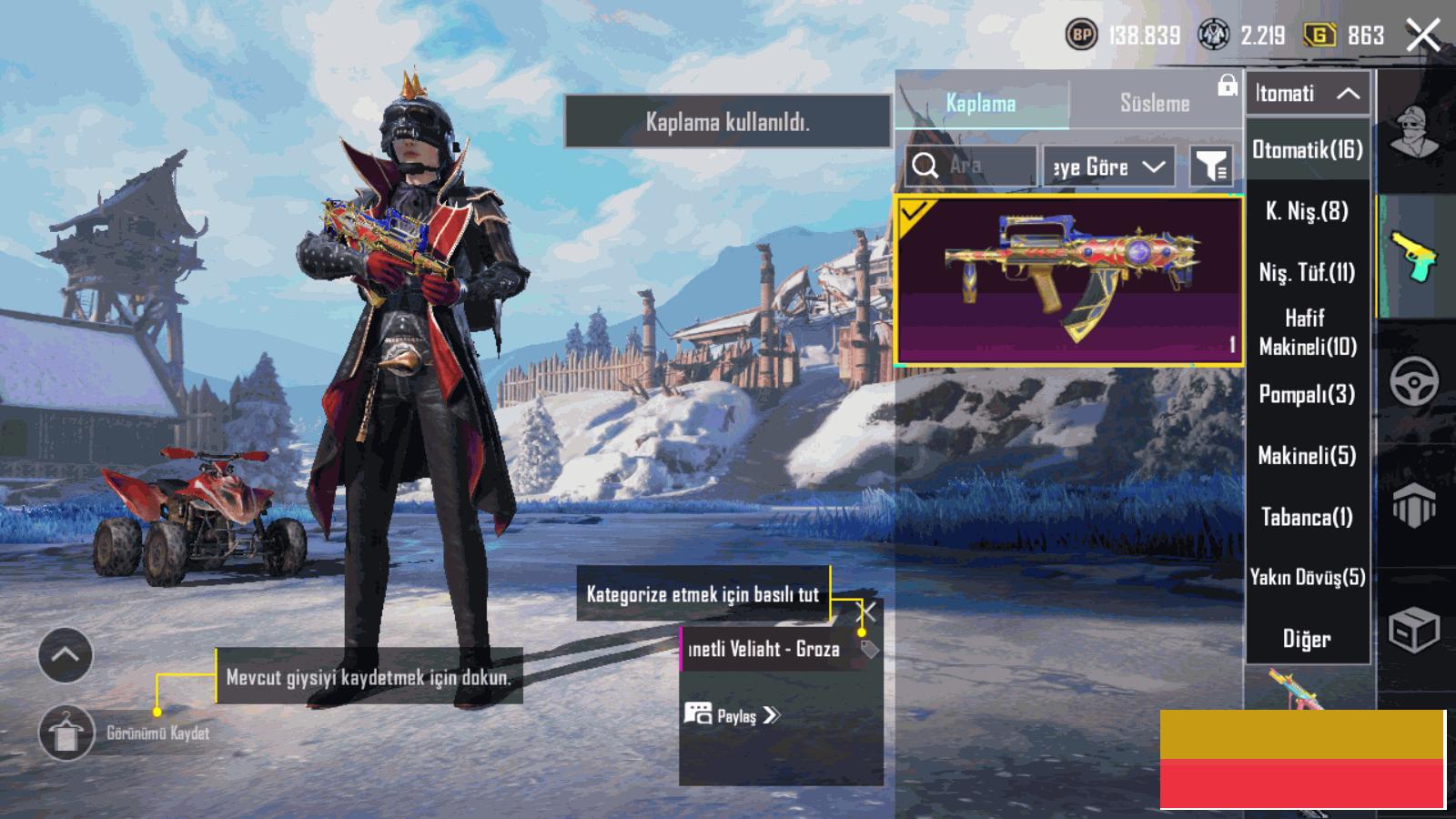The height and width of the screenshot is (819, 1456).
Task: Close the inventory screen with the X
Action: (x=1423, y=35)
